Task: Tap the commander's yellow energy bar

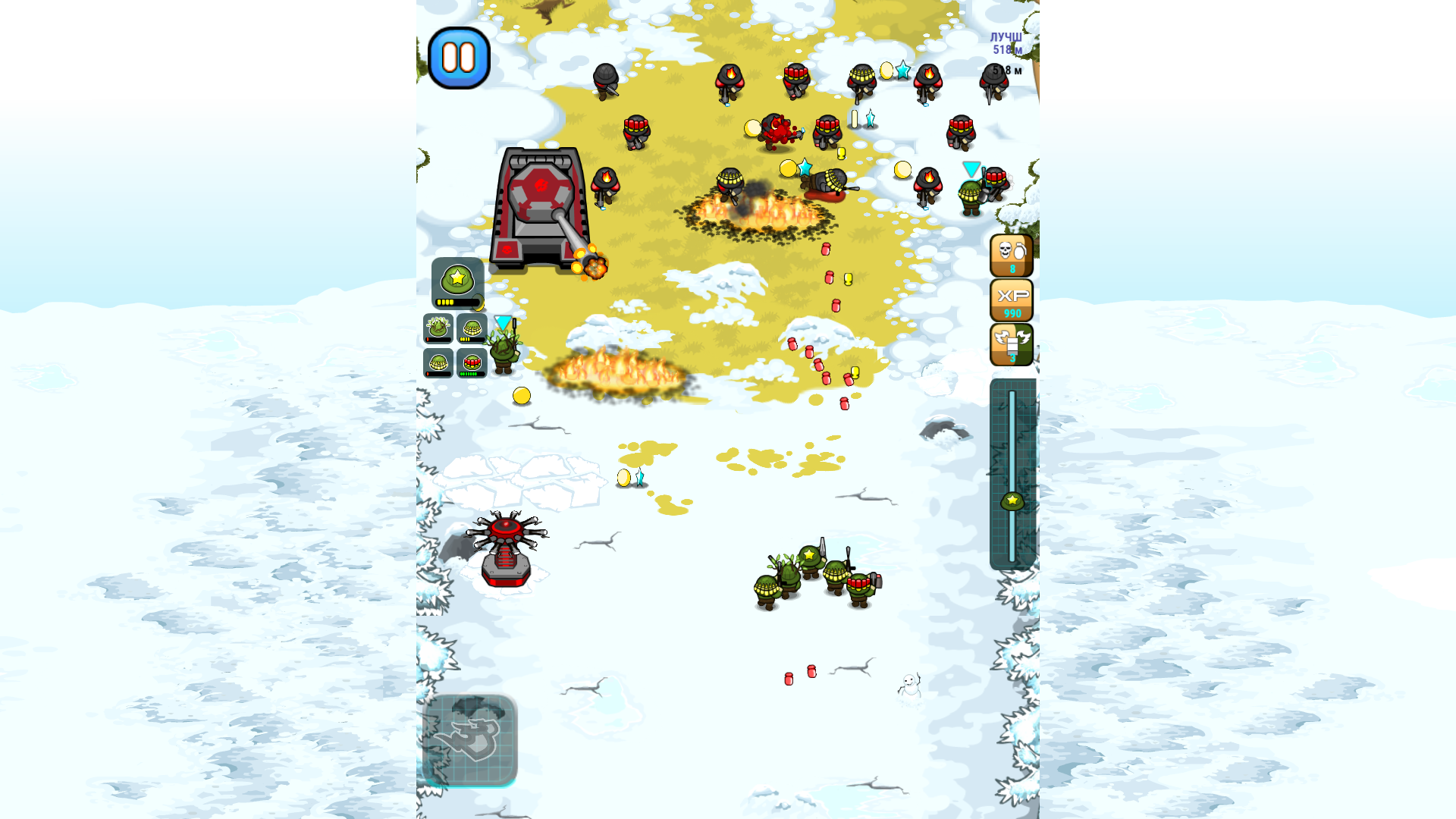Action: 455,300
